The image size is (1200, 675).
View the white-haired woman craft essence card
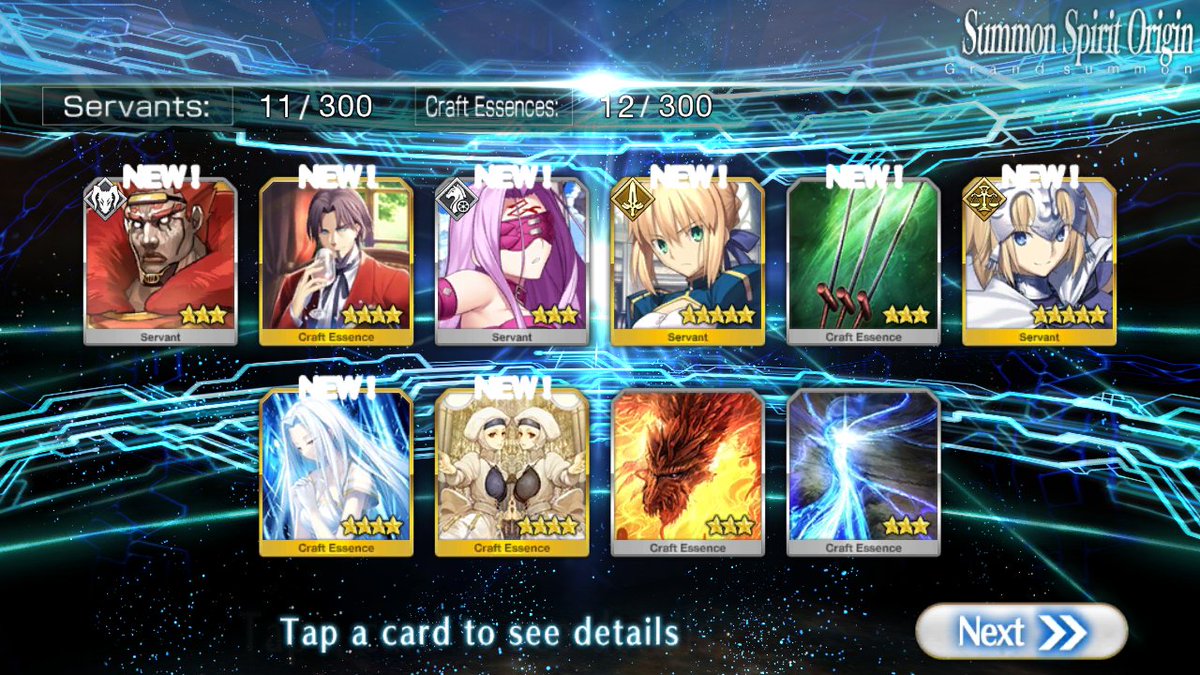336,471
